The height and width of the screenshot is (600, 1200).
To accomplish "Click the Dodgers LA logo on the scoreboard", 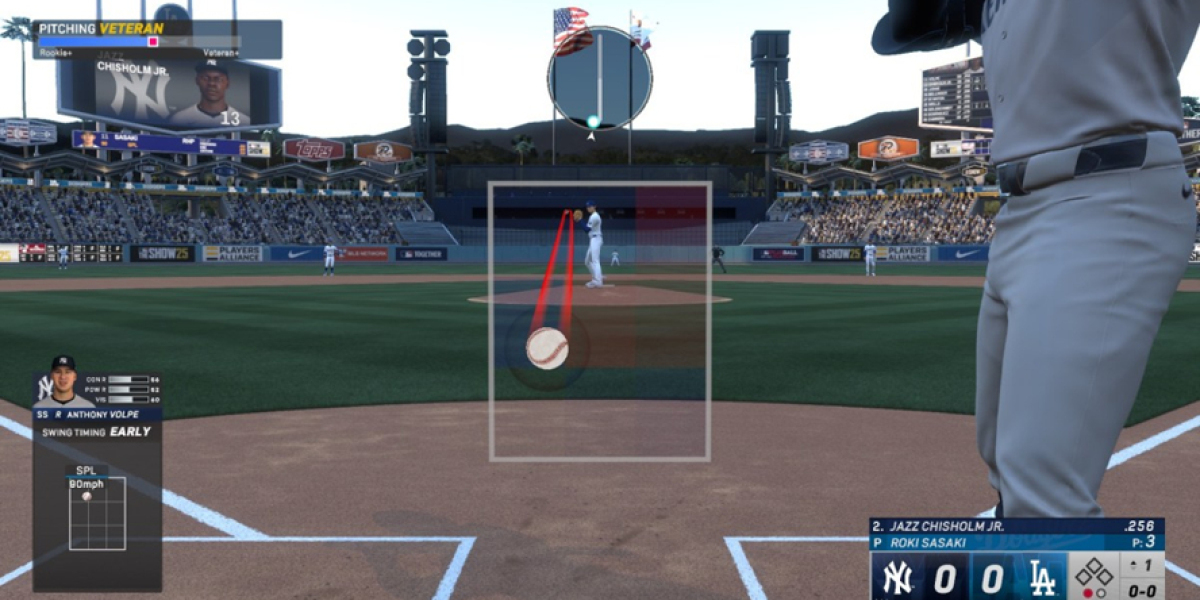I will tap(1040, 579).
